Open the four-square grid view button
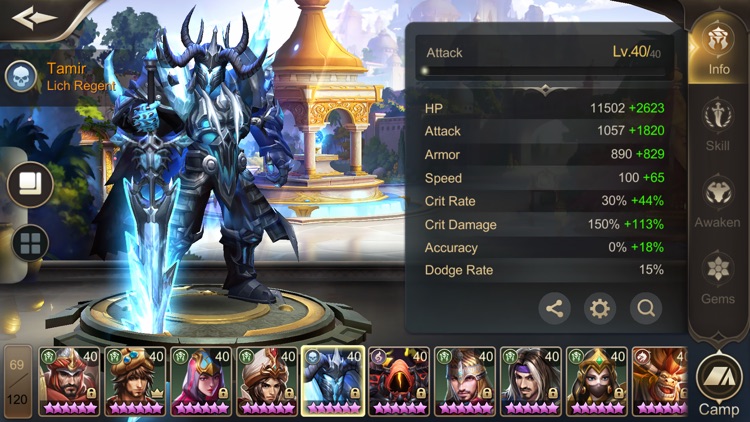The height and width of the screenshot is (422, 750). 30,242
